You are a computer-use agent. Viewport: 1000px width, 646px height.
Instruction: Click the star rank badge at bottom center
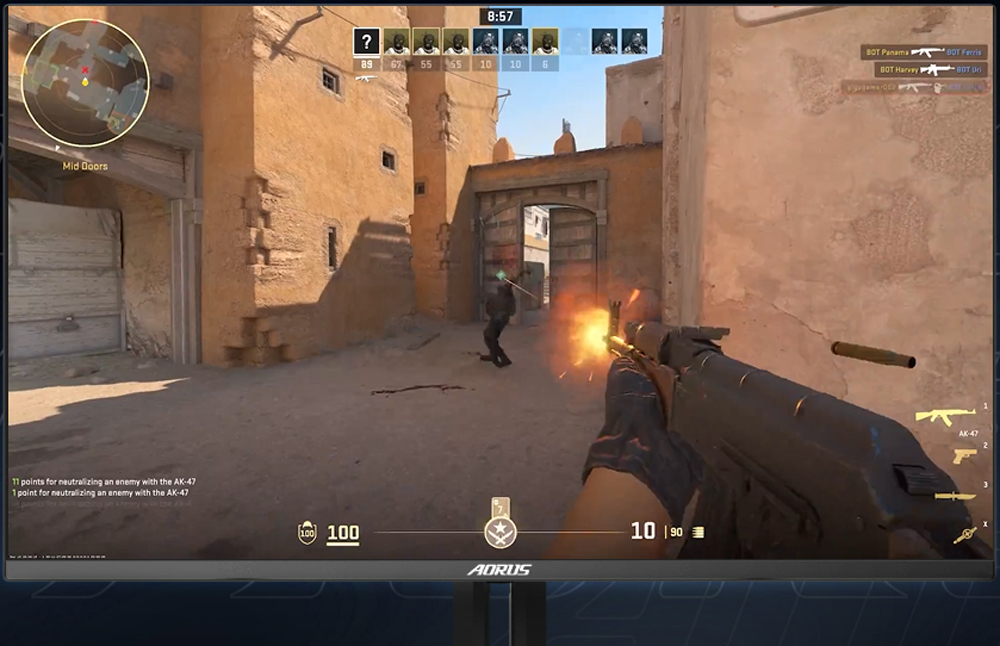pos(500,531)
